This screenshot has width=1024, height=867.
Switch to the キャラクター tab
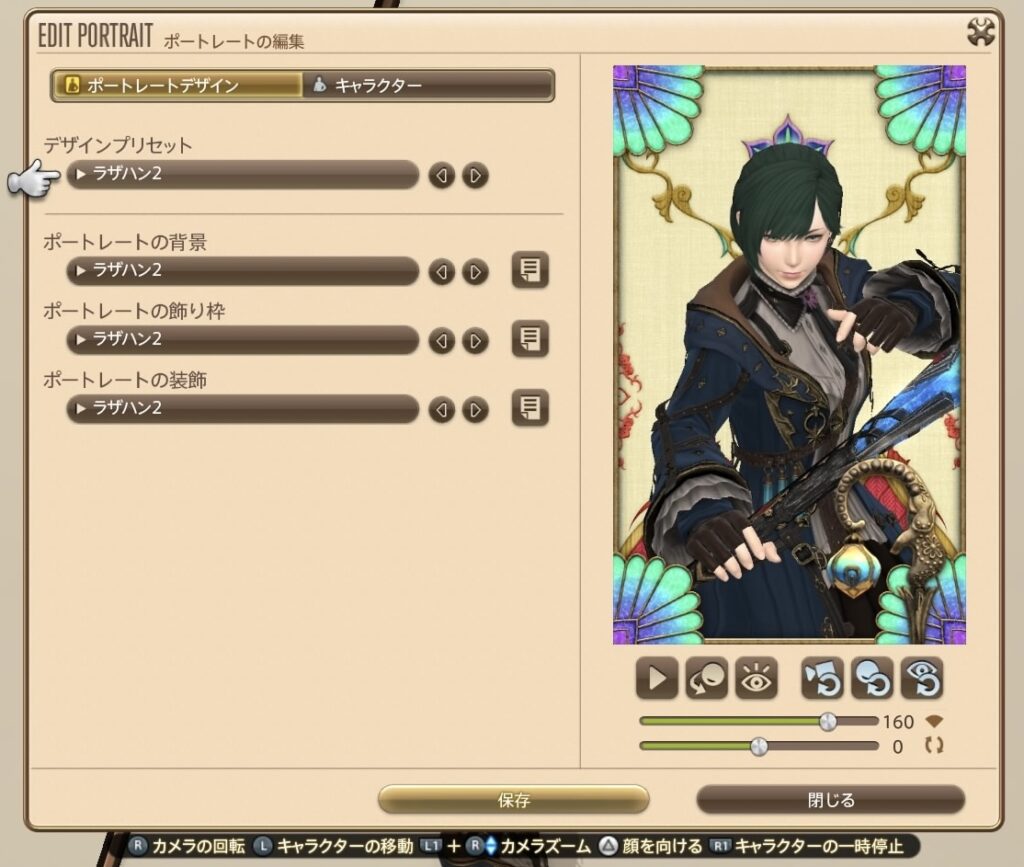(428, 85)
